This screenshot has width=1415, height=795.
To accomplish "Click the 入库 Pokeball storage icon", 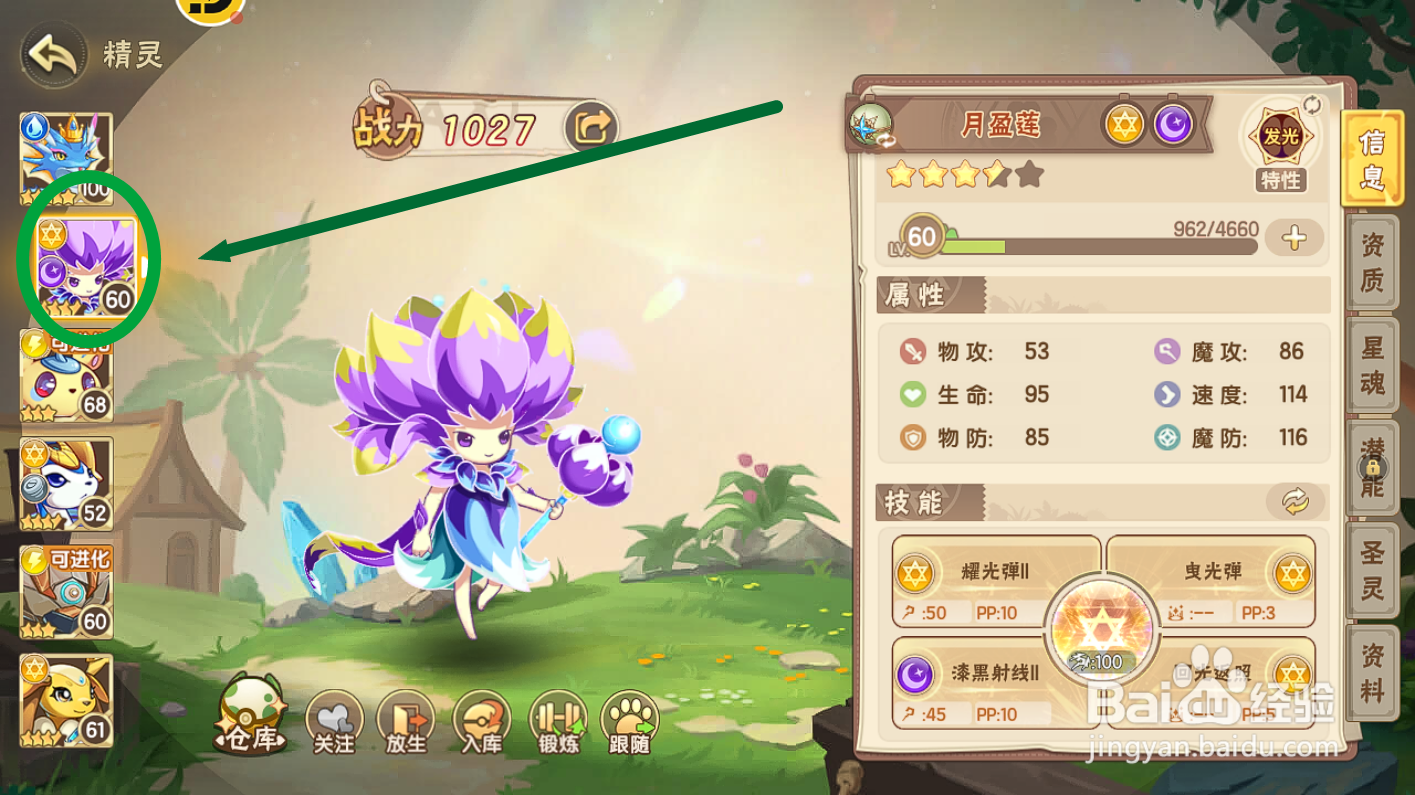I will [x=482, y=722].
